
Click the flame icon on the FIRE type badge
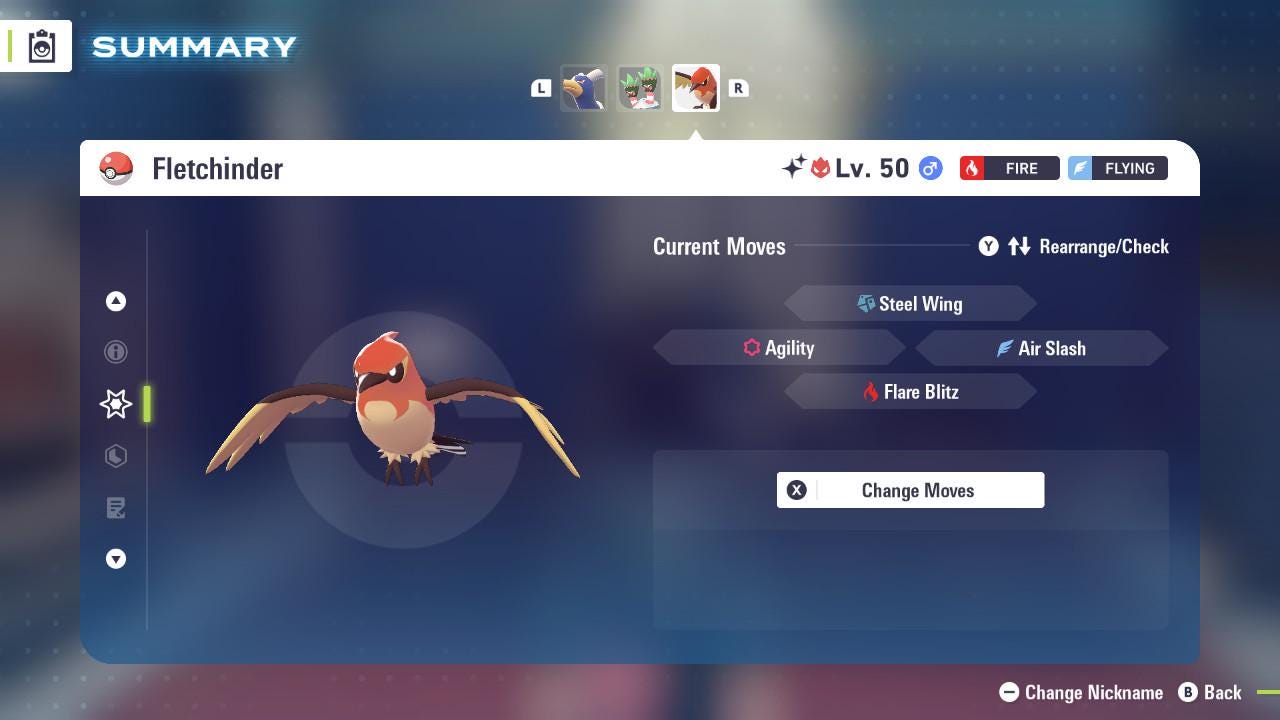click(974, 168)
